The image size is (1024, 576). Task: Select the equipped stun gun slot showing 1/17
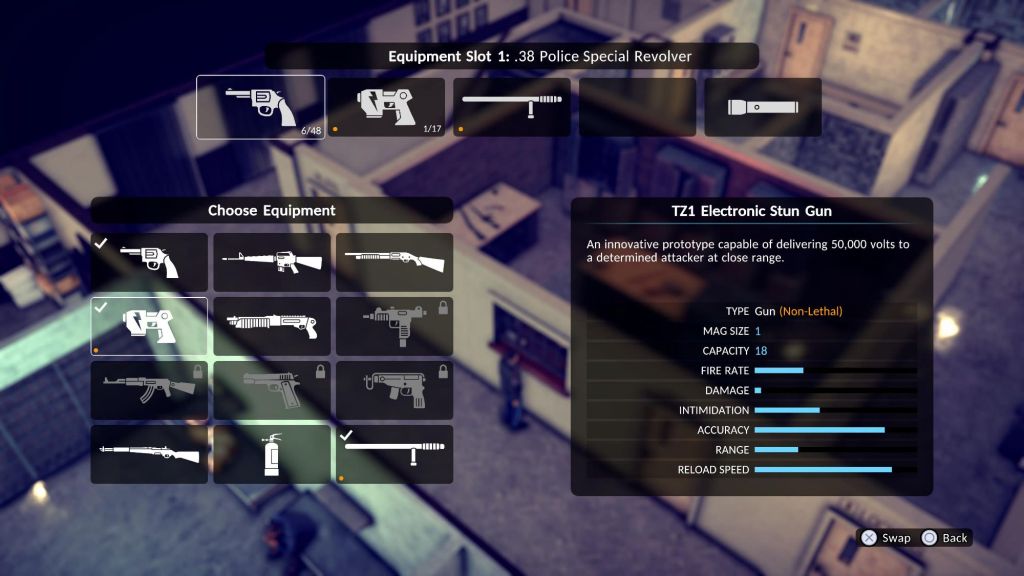pos(387,107)
